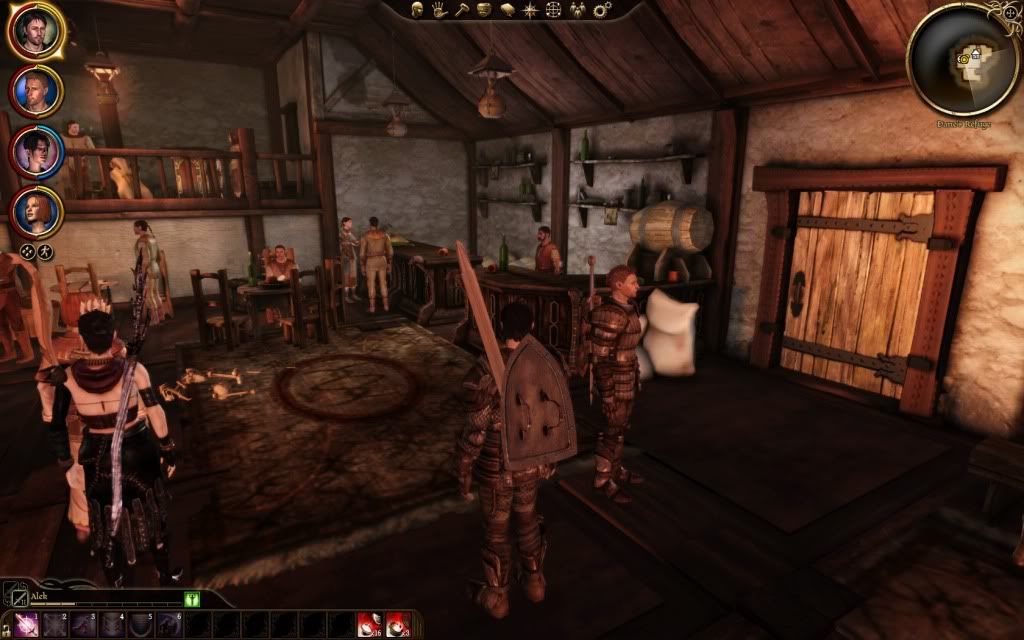Open the gears options menu
1024x640 pixels.
point(601,10)
